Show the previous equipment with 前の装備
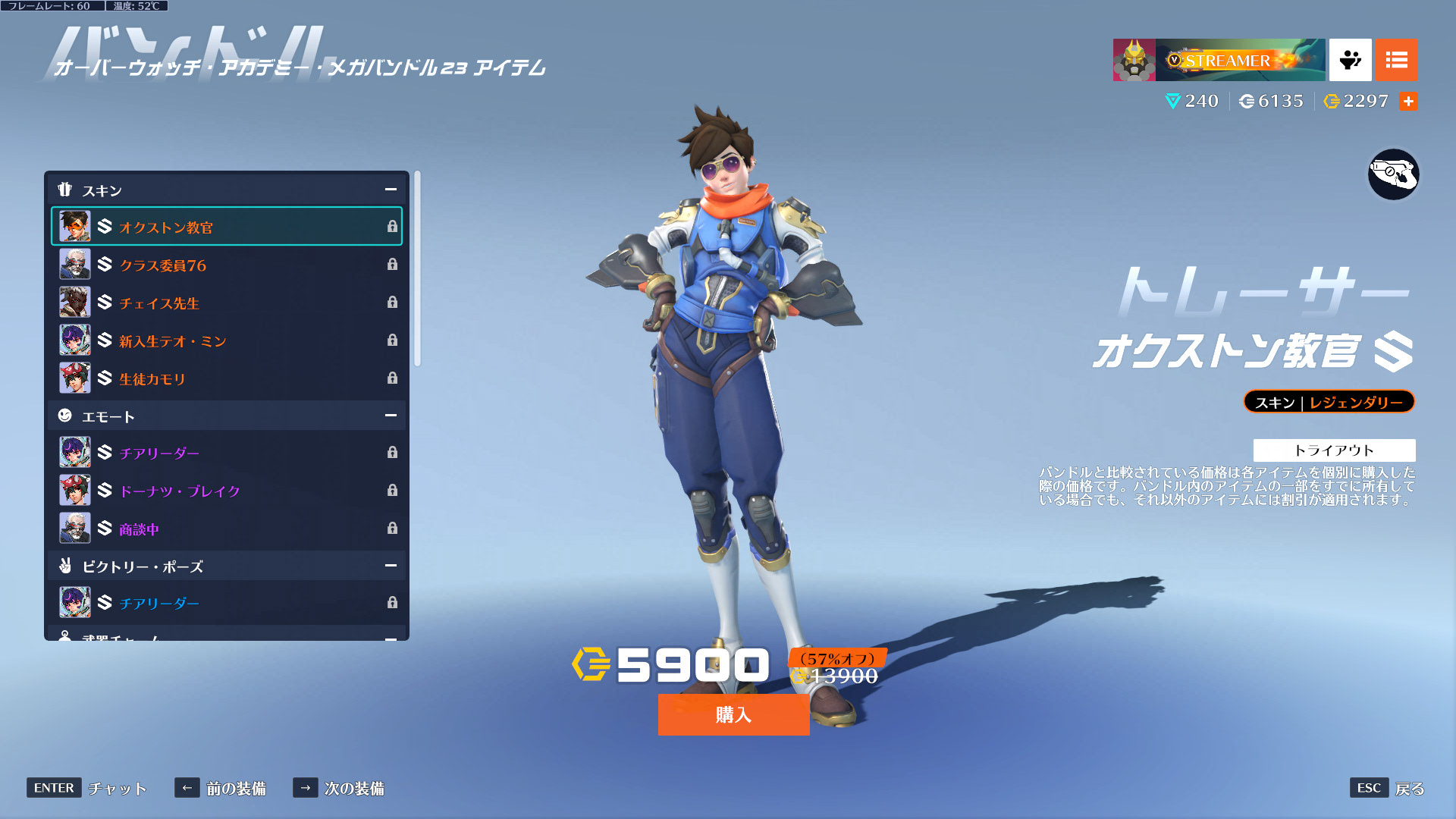This screenshot has width=1456, height=819. point(221,788)
